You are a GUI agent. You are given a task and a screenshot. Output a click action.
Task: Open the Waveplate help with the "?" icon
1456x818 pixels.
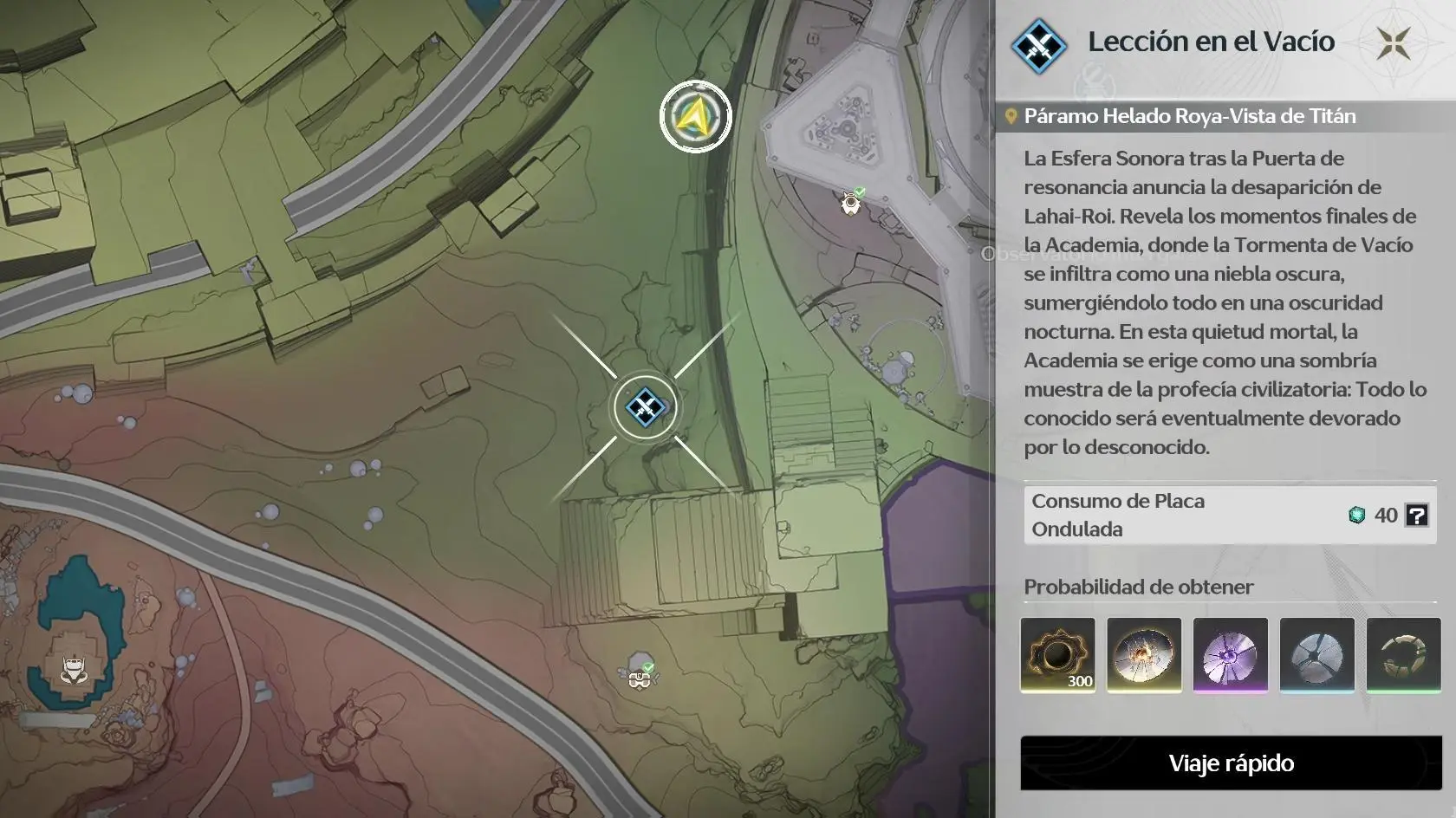[1418, 516]
